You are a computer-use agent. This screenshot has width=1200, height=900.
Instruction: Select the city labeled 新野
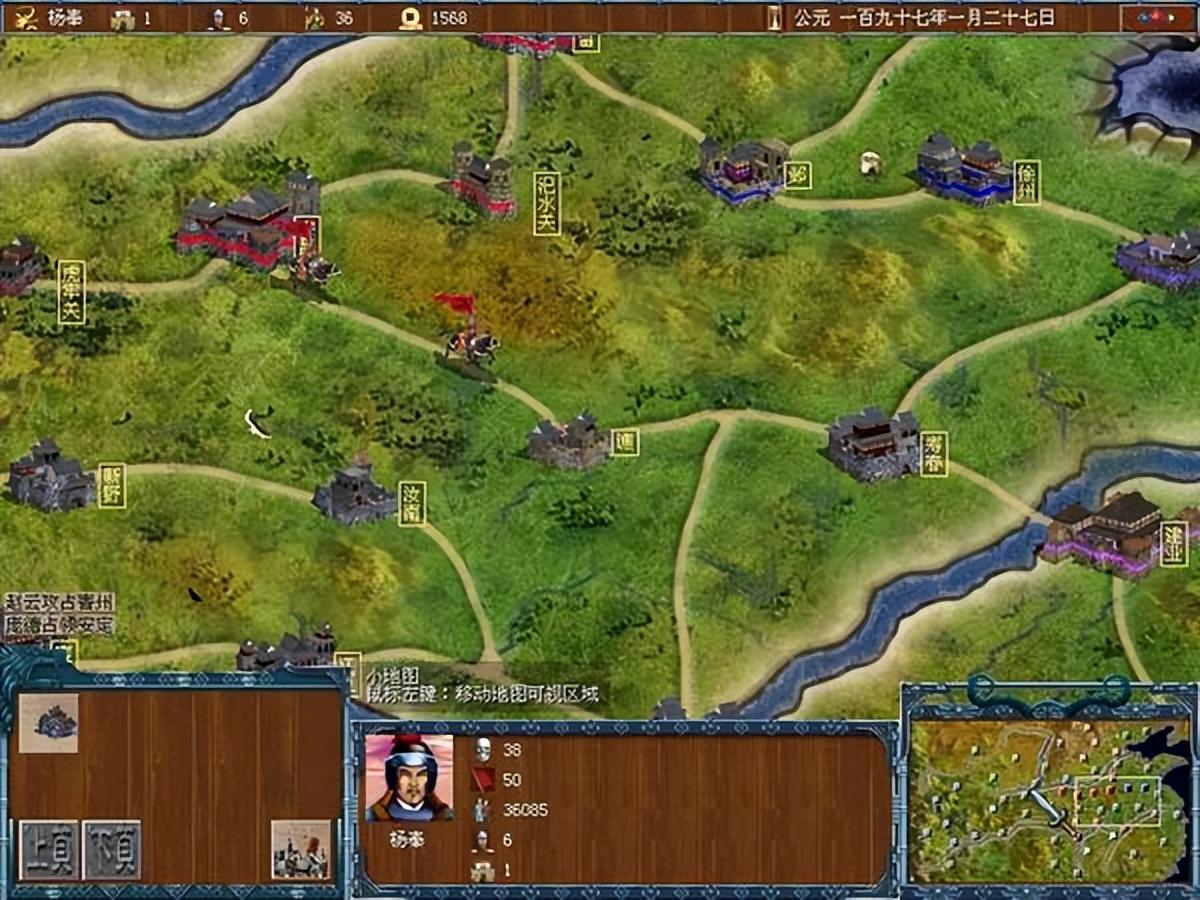tap(50, 477)
